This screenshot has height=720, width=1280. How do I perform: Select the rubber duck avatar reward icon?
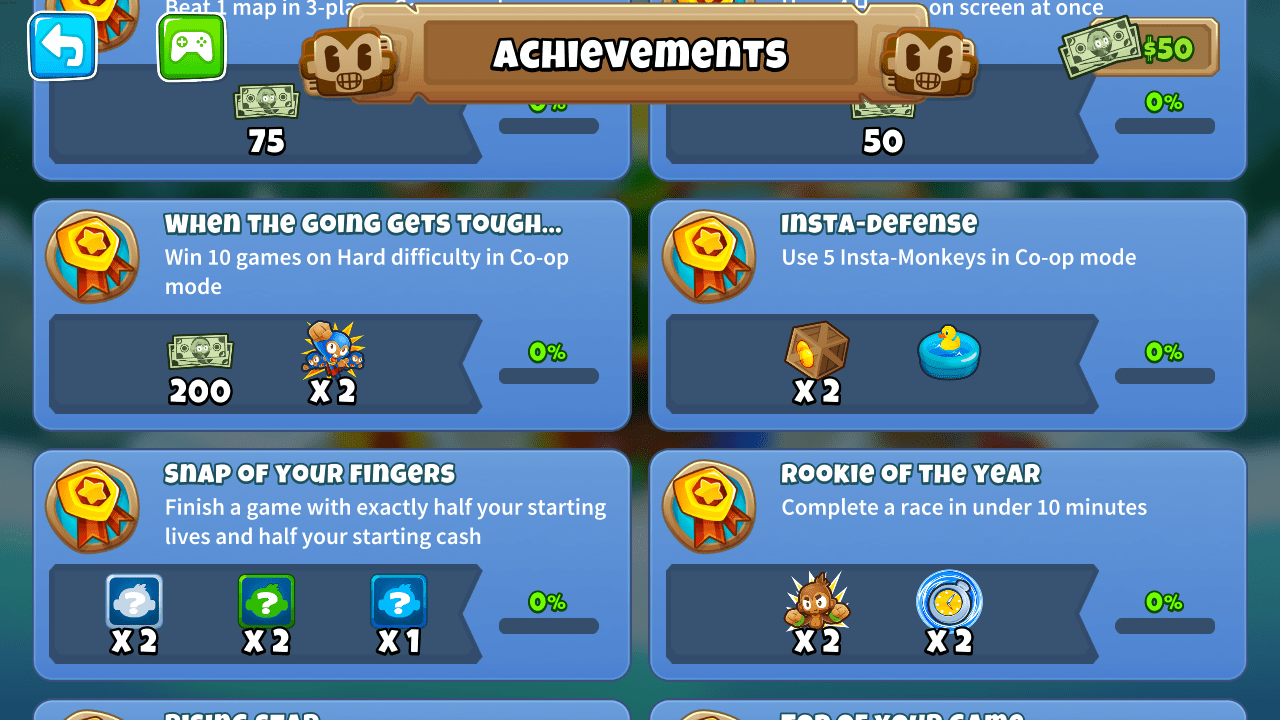pos(949,354)
